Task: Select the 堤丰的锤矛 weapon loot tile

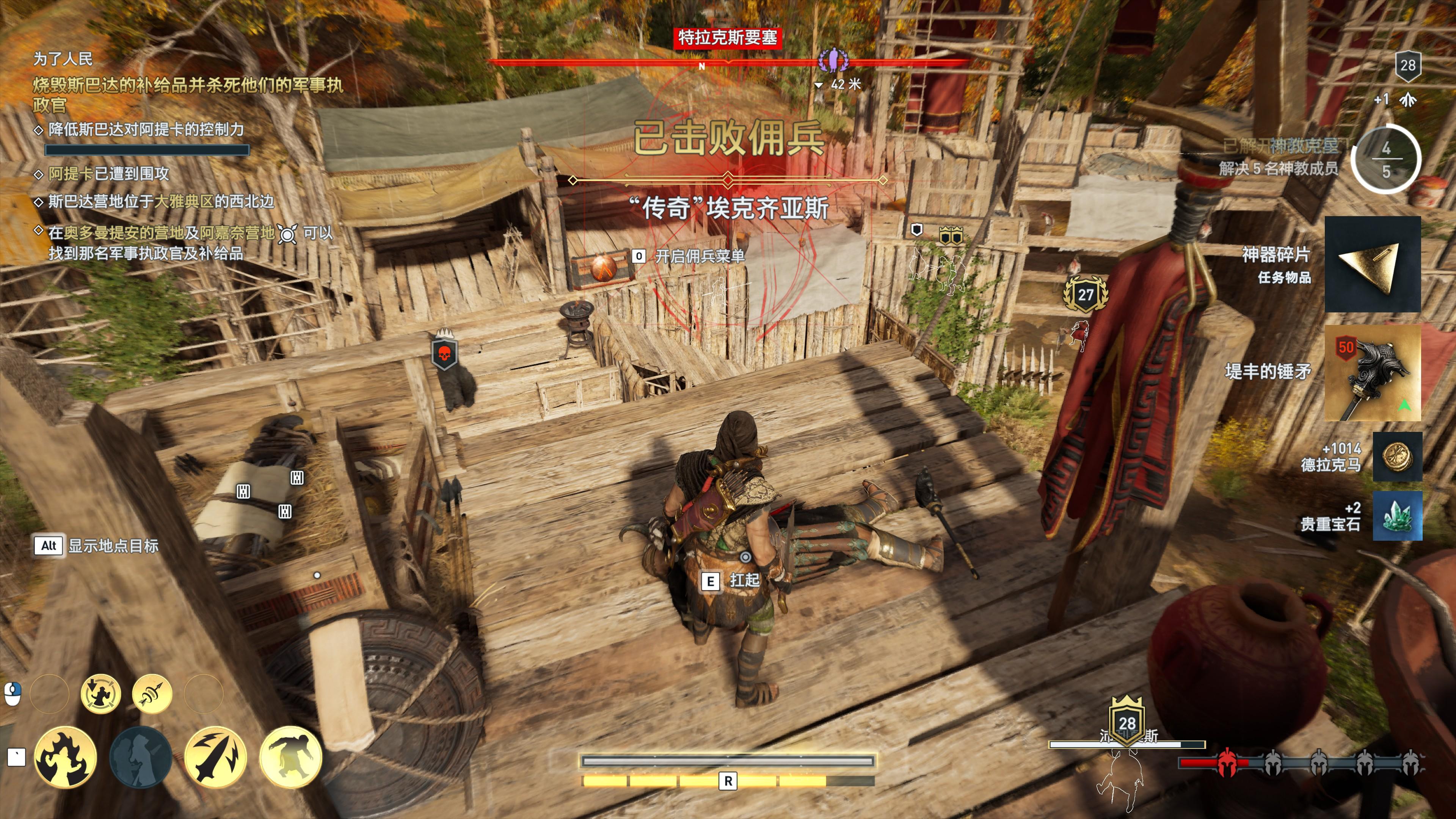Action: coord(1372,372)
